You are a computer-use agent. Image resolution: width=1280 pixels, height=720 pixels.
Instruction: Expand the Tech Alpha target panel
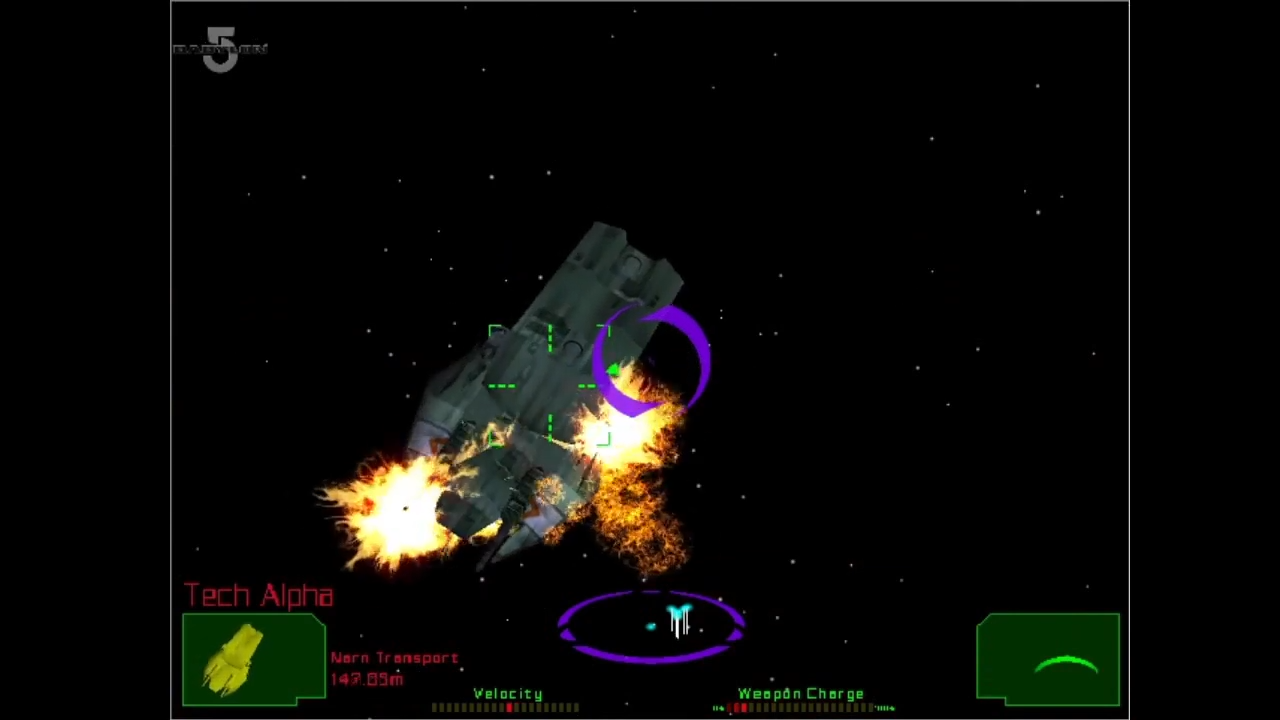[253, 655]
